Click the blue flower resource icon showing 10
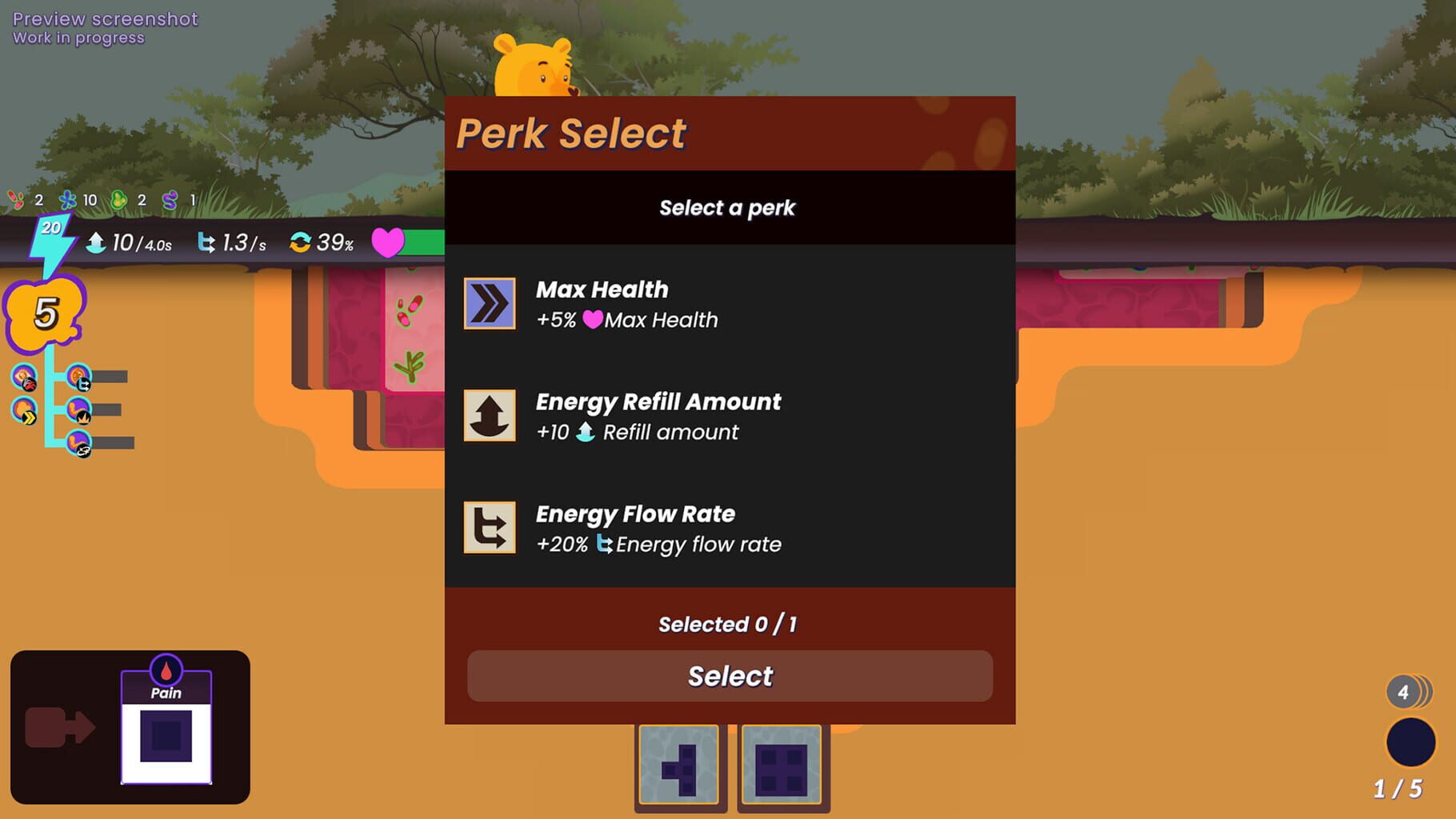The image size is (1456, 819). (68, 200)
